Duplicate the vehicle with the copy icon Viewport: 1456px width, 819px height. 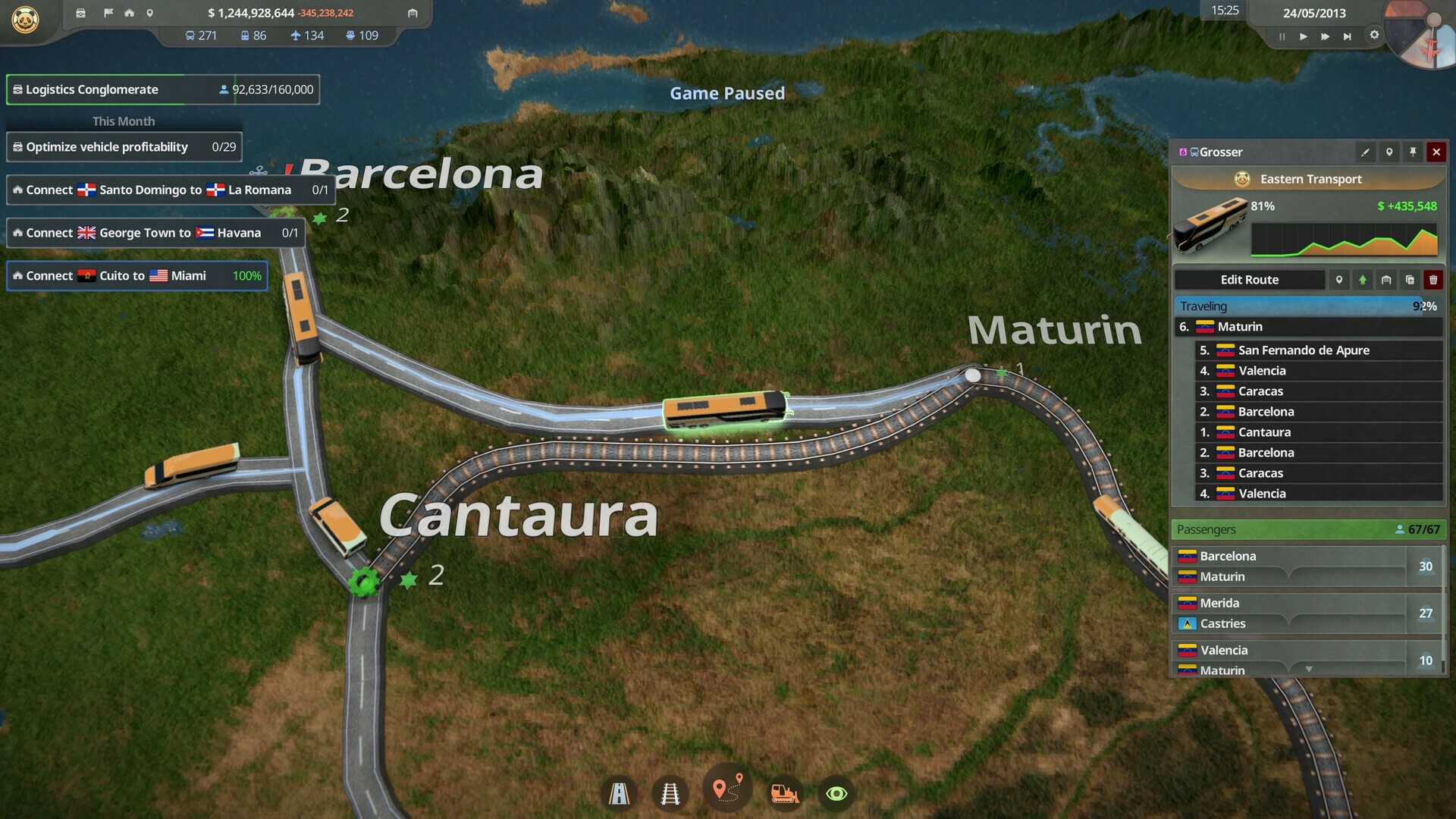(1410, 280)
